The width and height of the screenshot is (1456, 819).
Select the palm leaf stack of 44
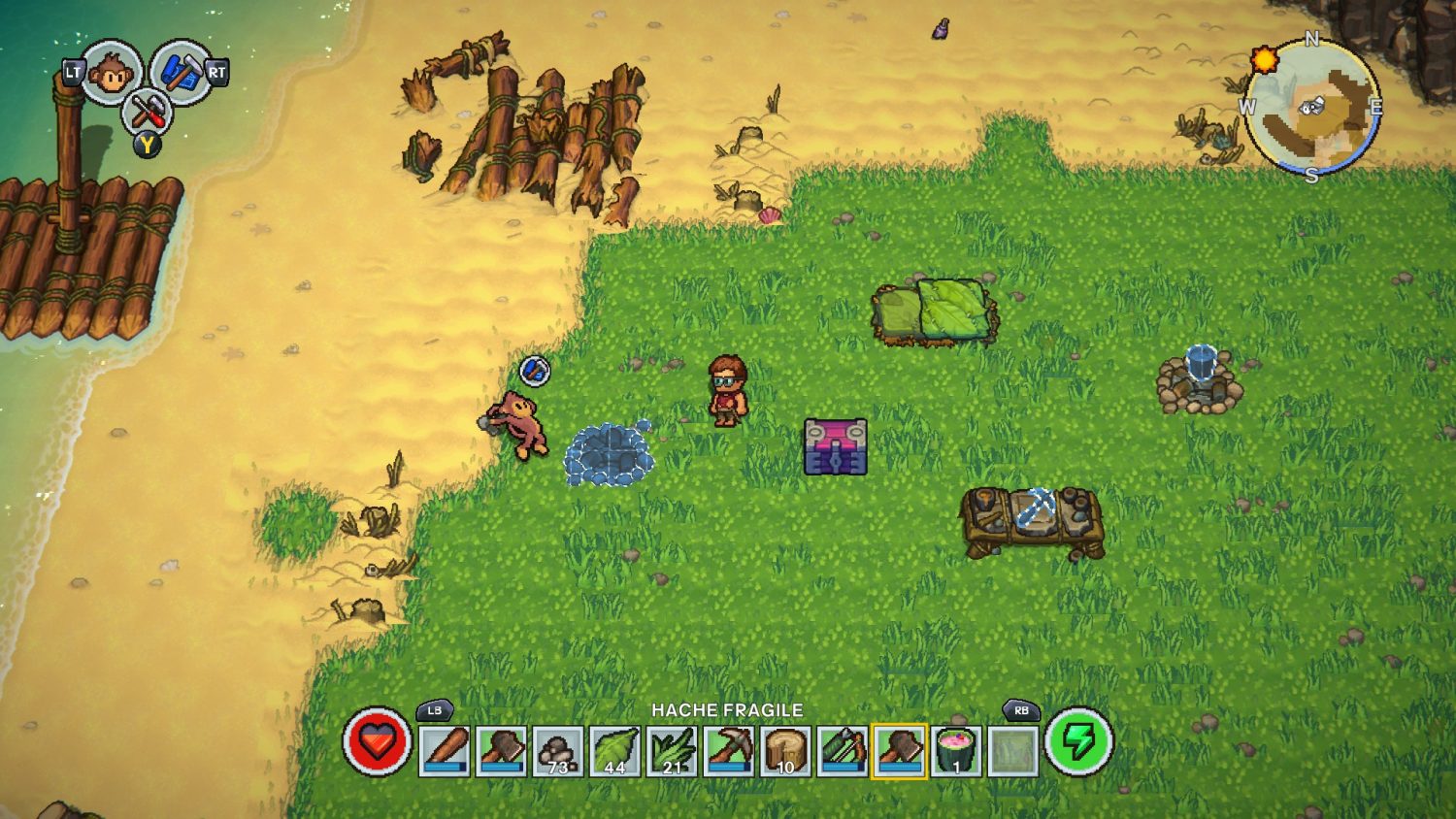click(614, 750)
